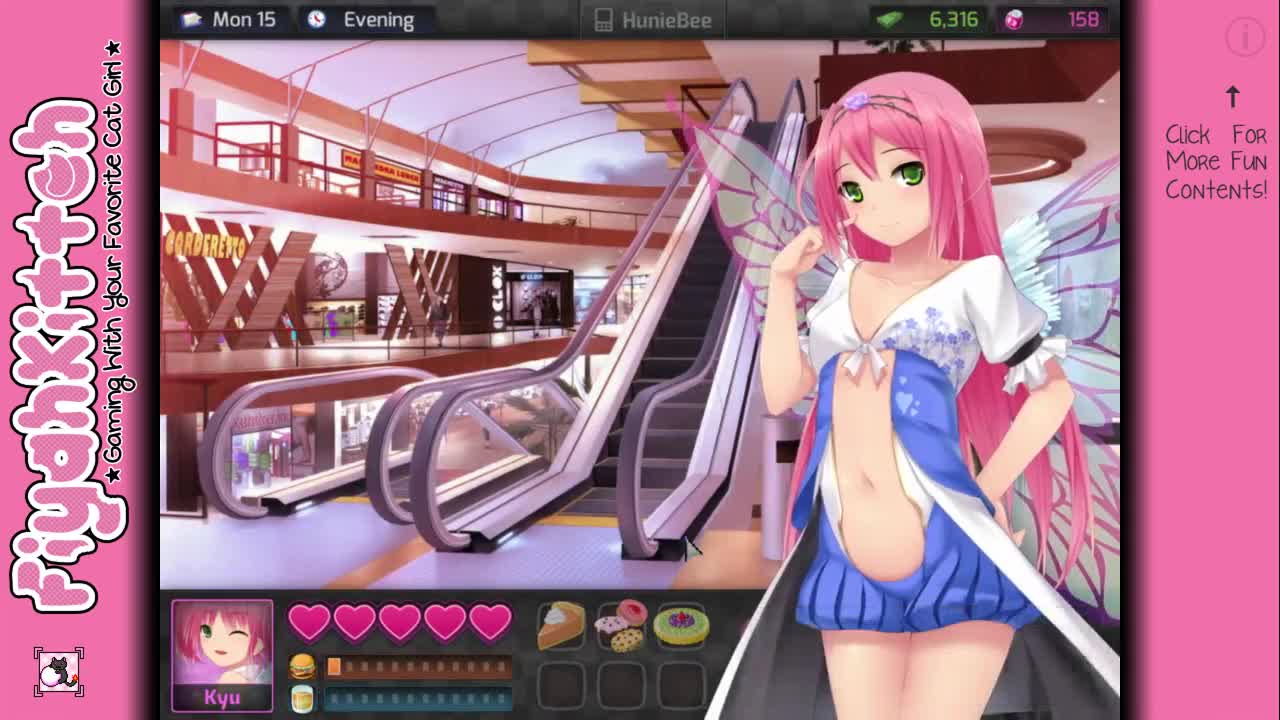The height and width of the screenshot is (720, 1280).
Task: Open the info icon in the overlay
Action: click(1245, 38)
